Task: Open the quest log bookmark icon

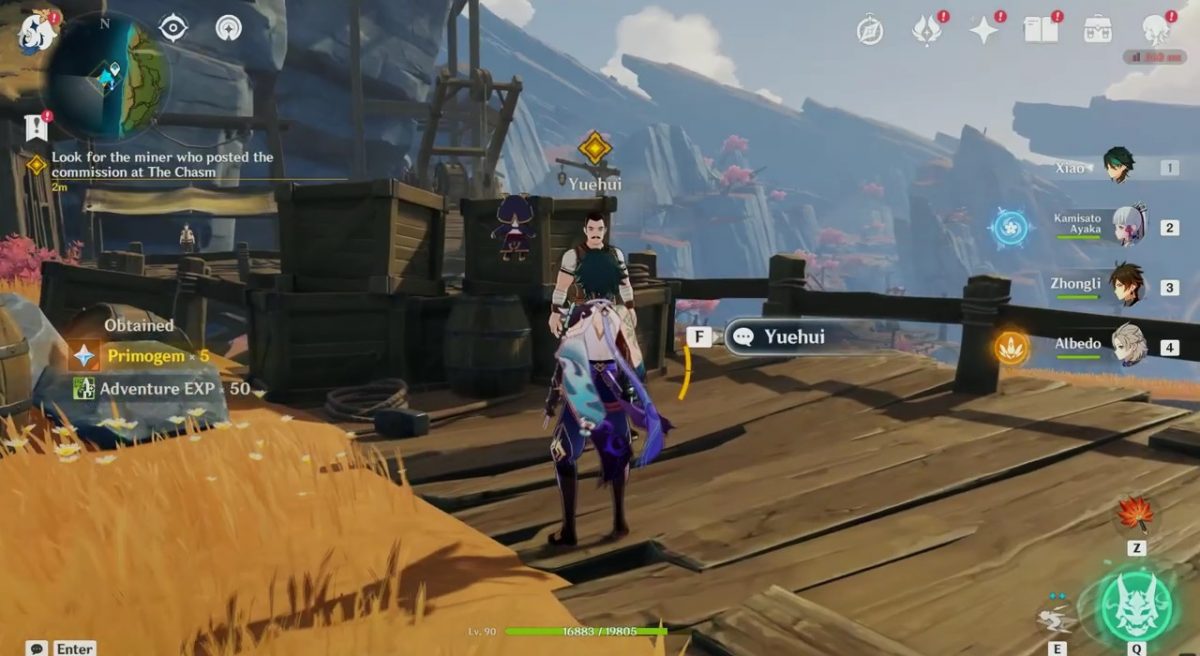Action: pyautogui.click(x=36, y=127)
